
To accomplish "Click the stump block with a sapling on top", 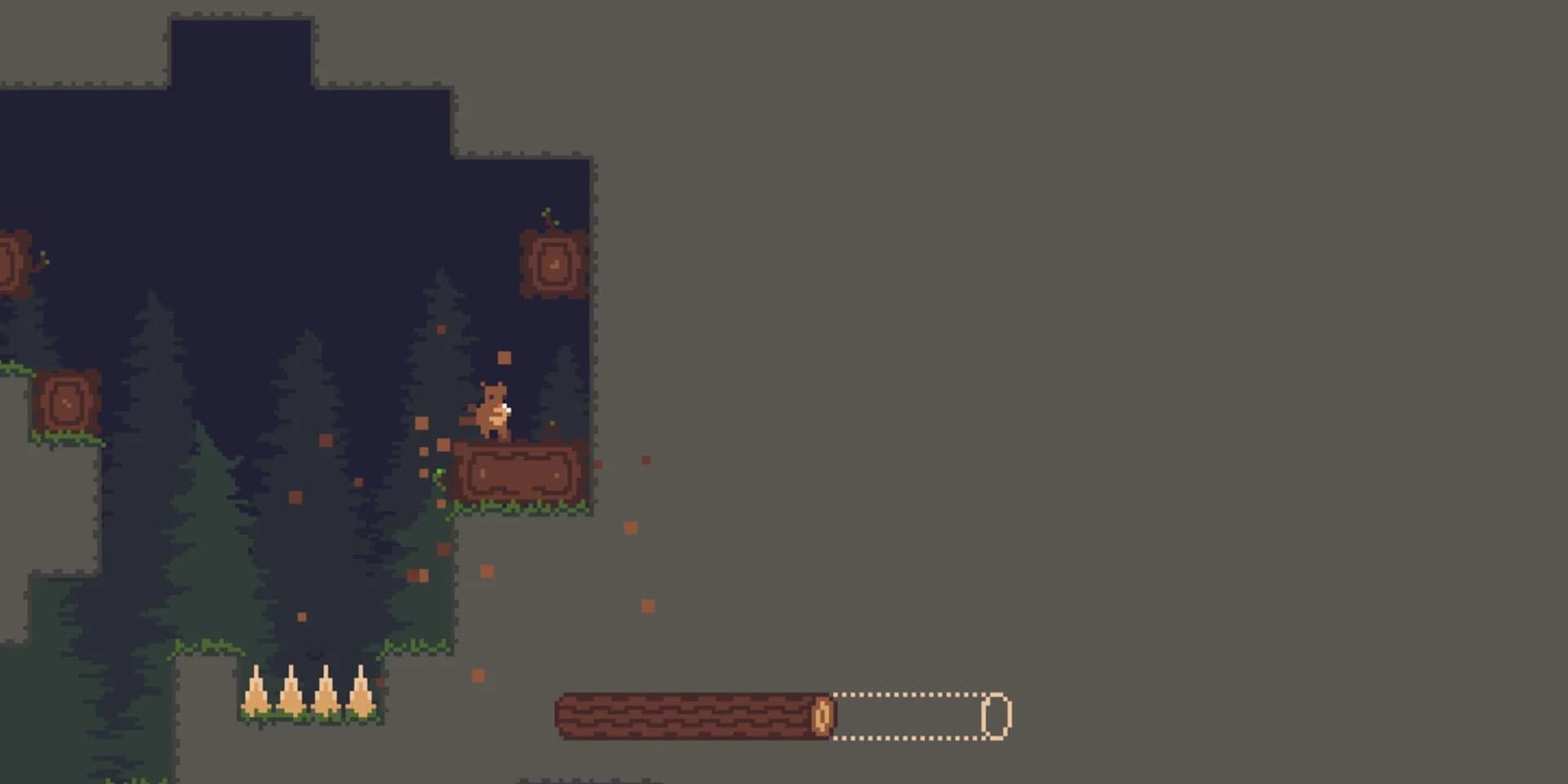I will [554, 261].
